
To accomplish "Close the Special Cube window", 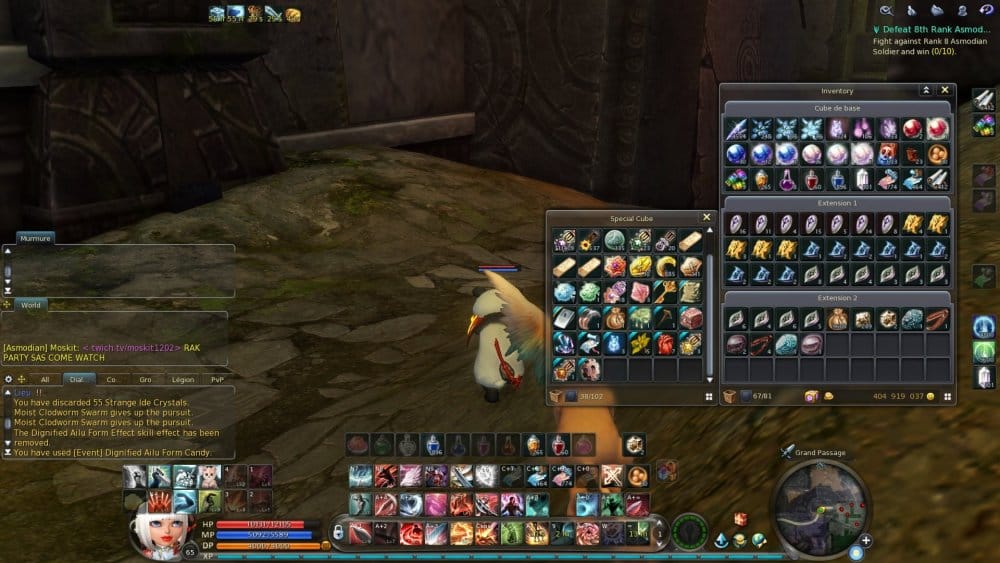I will pos(707,217).
